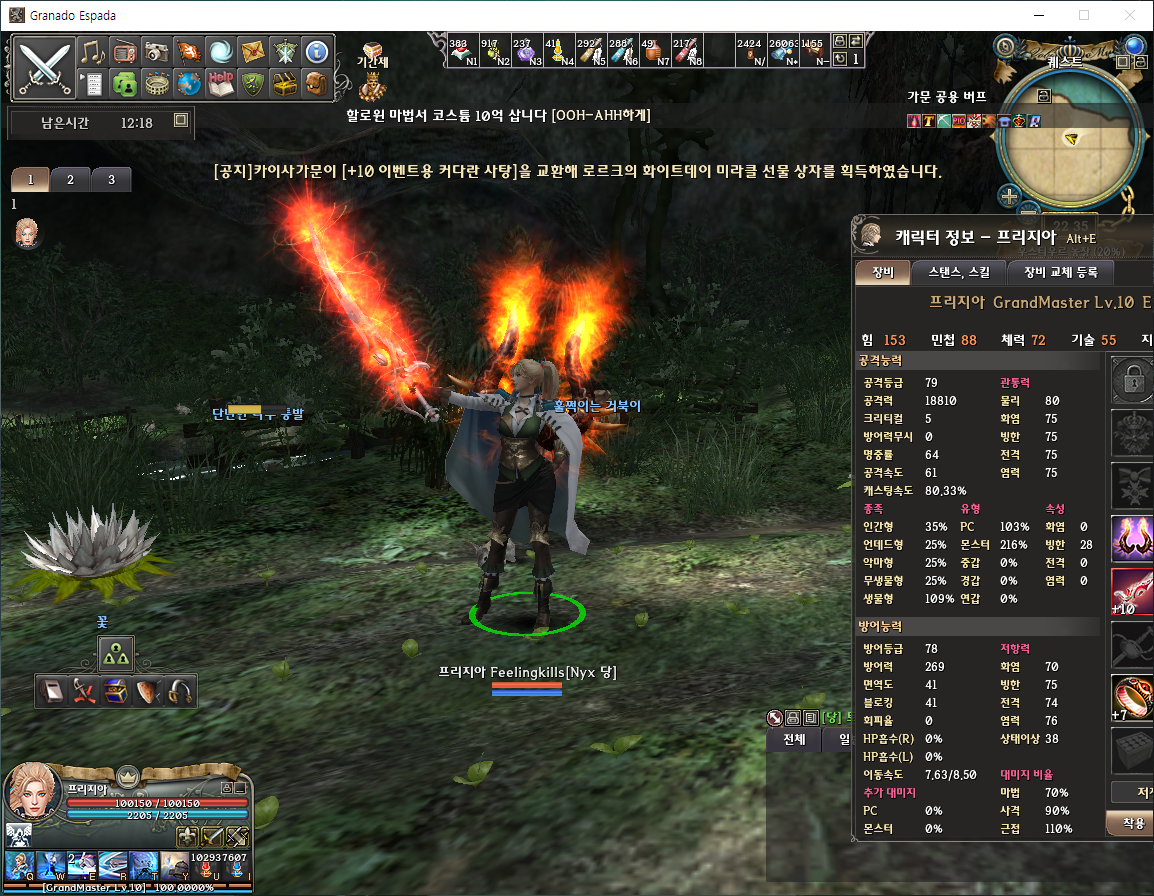Open the 장비 교체 등록 tab

tap(1059, 272)
